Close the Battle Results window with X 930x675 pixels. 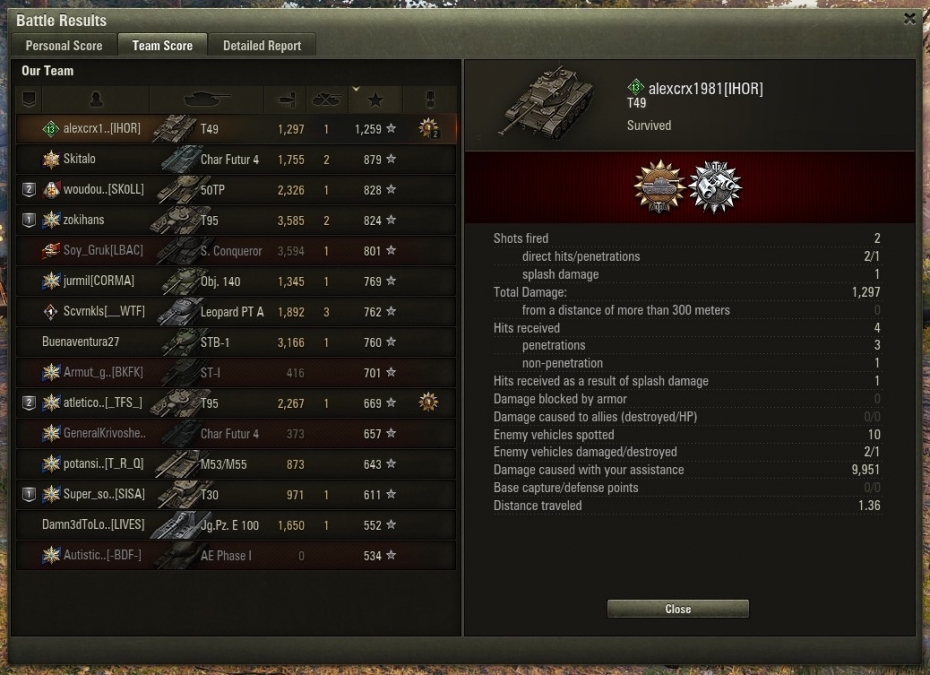[x=909, y=18]
